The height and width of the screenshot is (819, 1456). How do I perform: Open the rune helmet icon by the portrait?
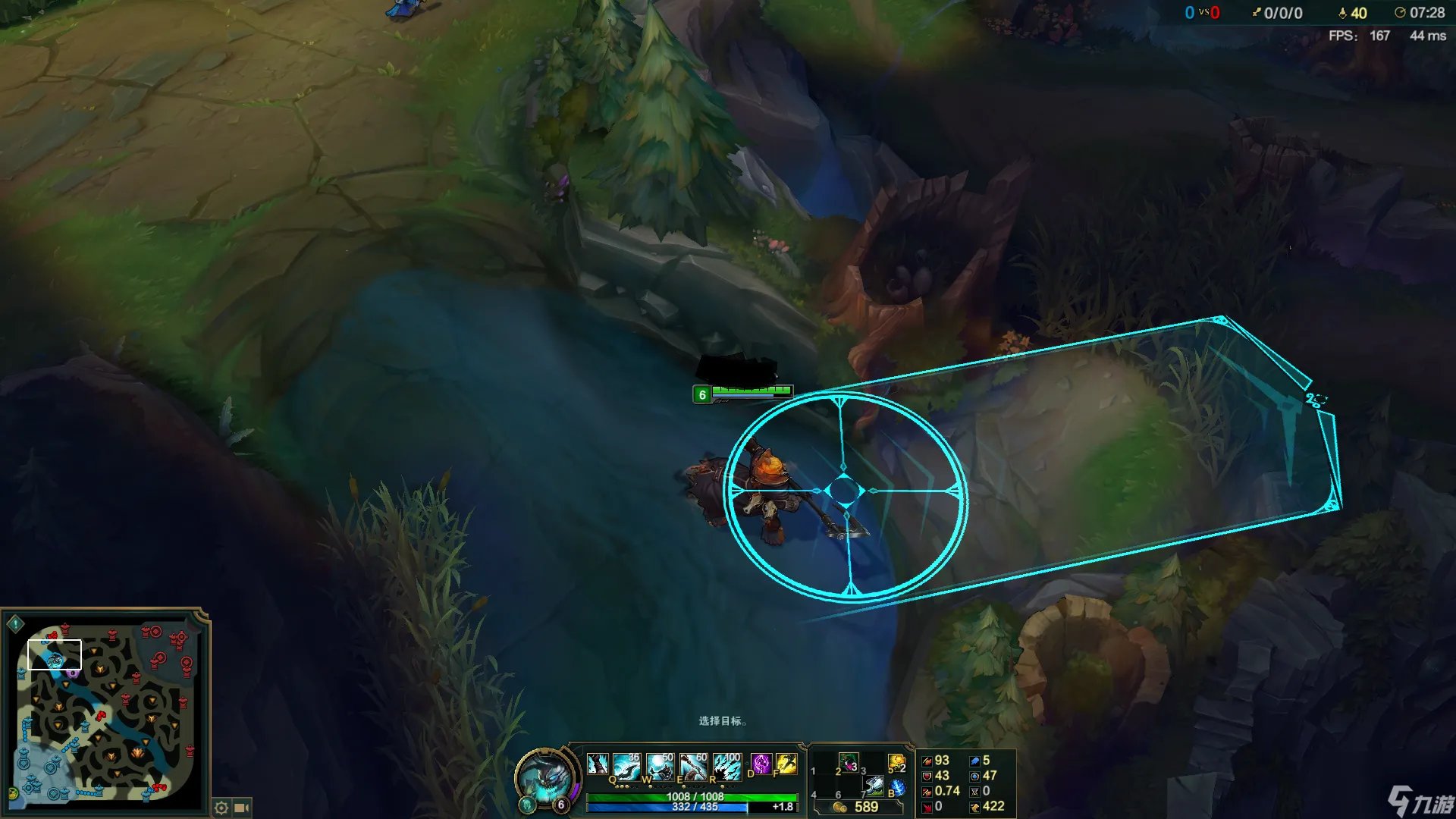point(527,805)
